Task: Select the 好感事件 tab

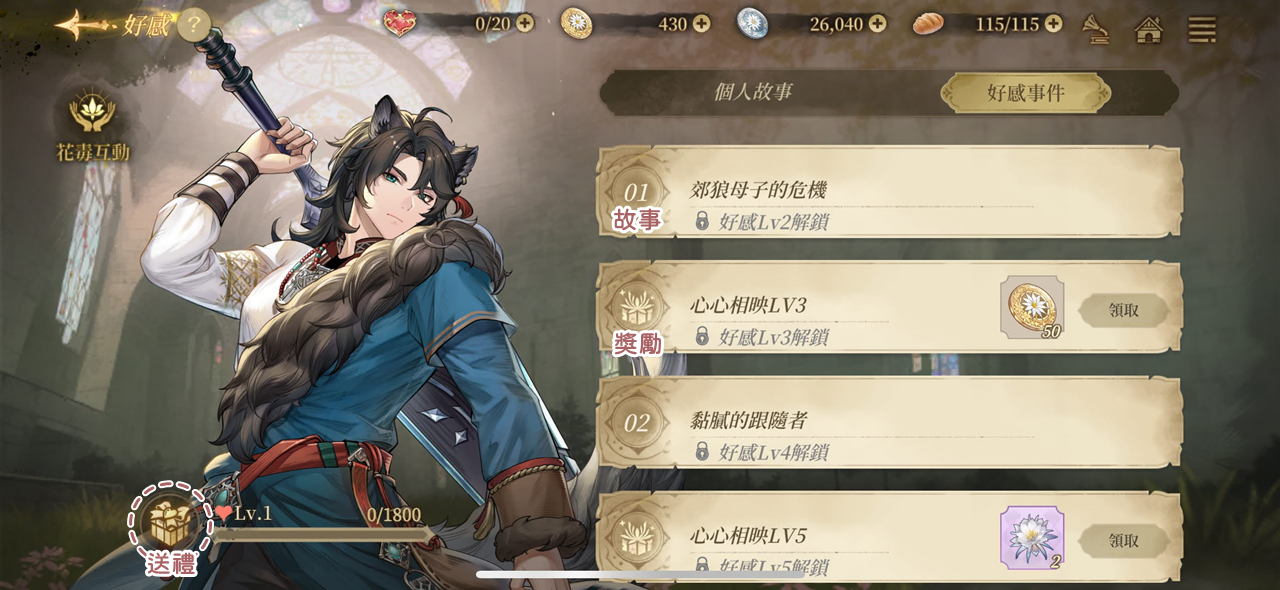Action: point(1025,93)
